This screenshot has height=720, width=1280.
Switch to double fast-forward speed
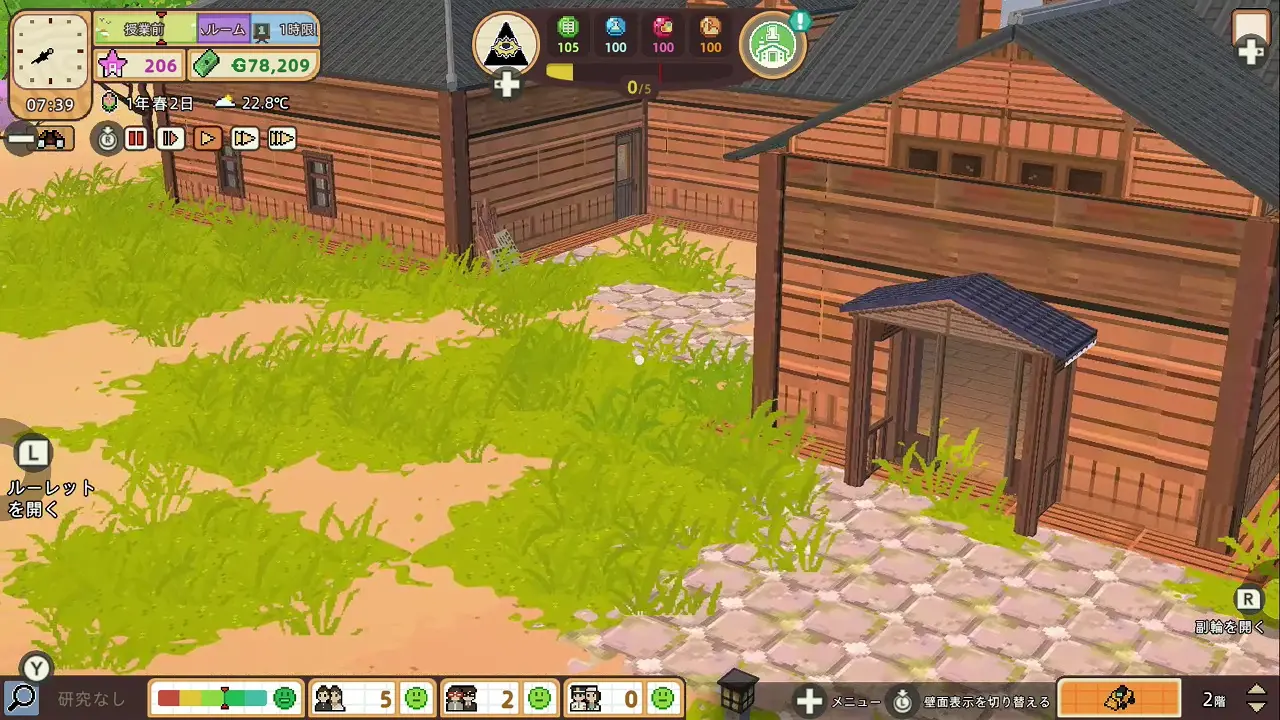point(245,138)
